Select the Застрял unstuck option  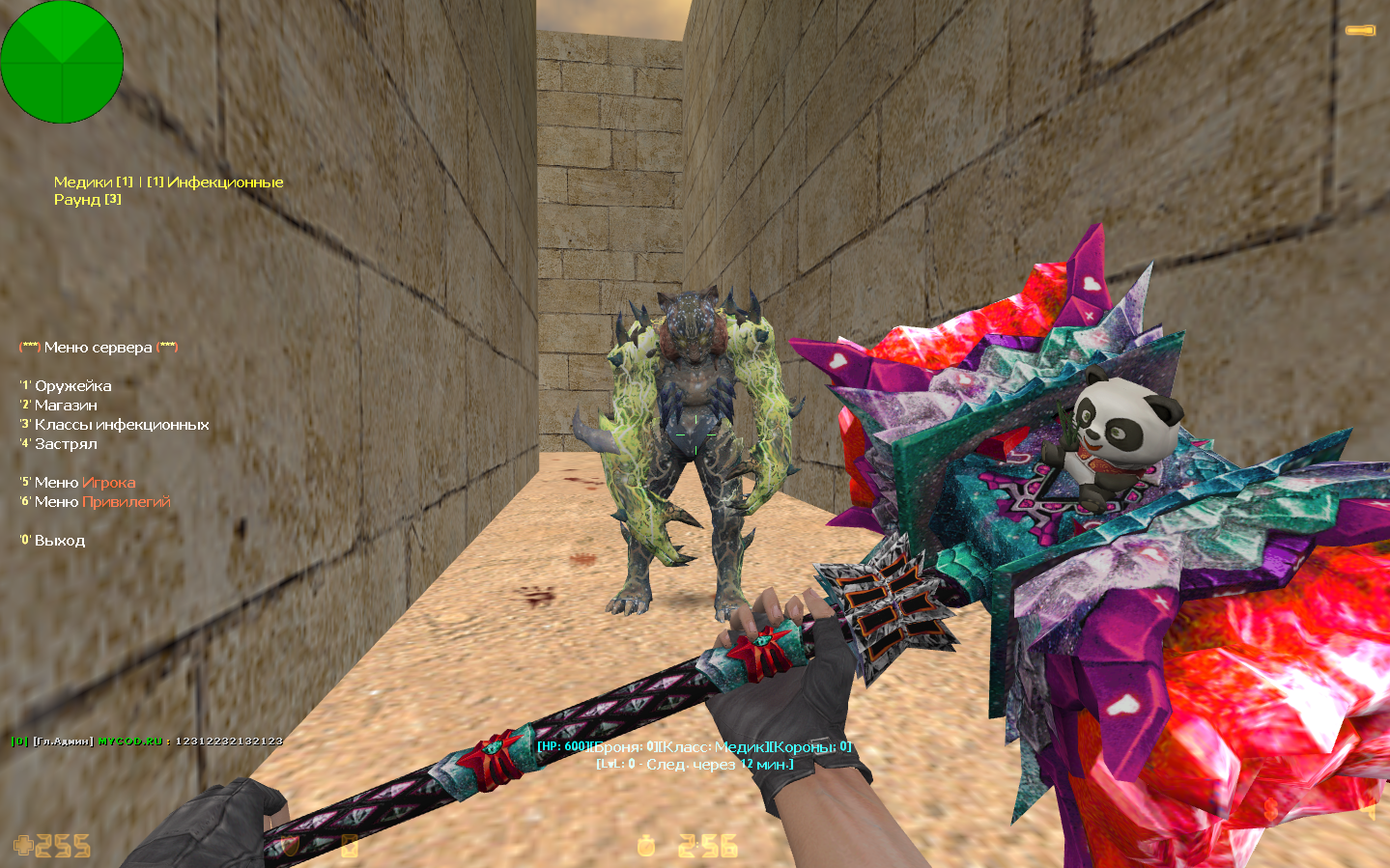click(66, 444)
